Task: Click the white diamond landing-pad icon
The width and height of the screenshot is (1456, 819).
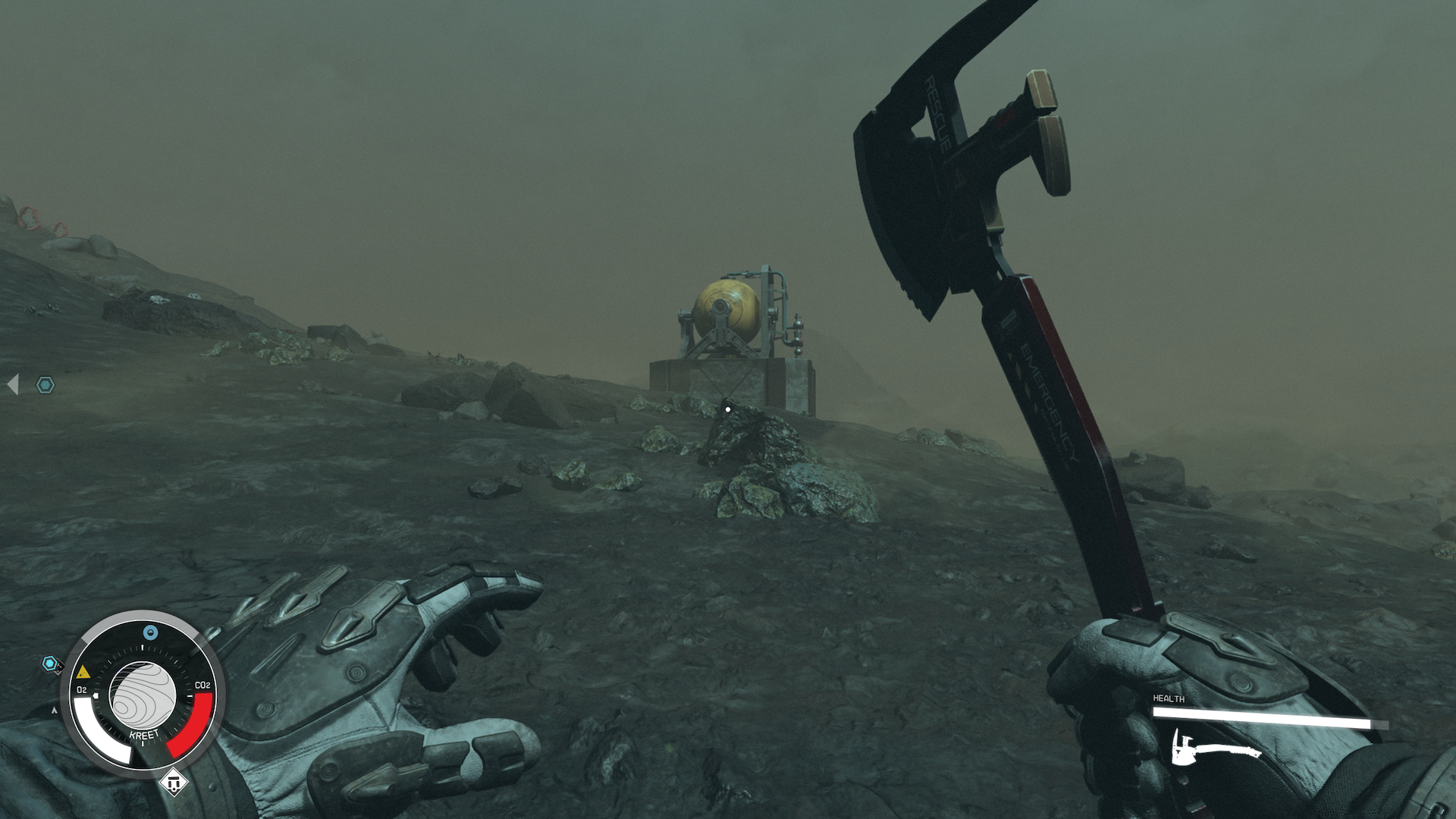Action: pos(174,782)
